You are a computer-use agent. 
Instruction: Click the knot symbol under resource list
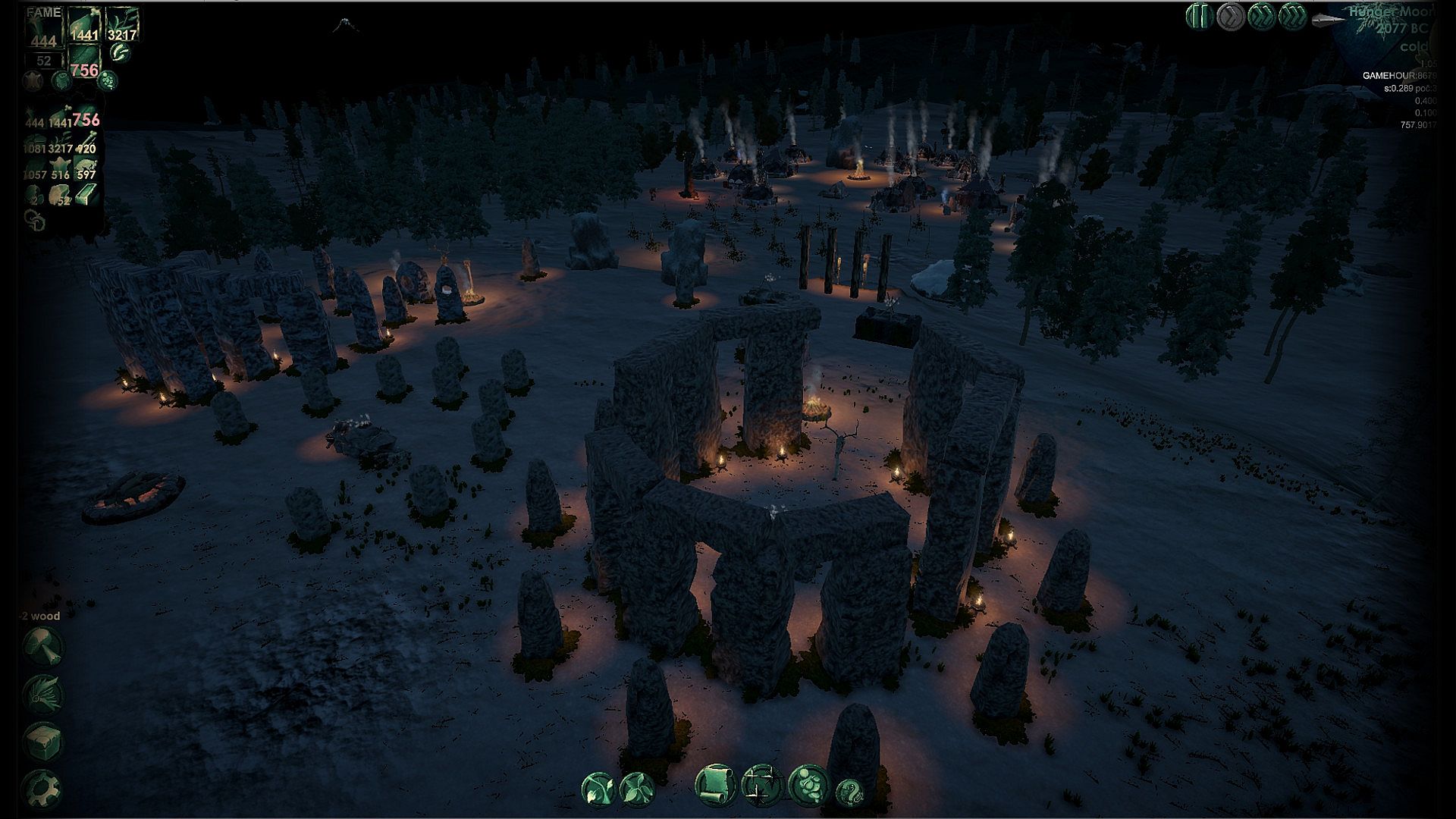[x=34, y=220]
